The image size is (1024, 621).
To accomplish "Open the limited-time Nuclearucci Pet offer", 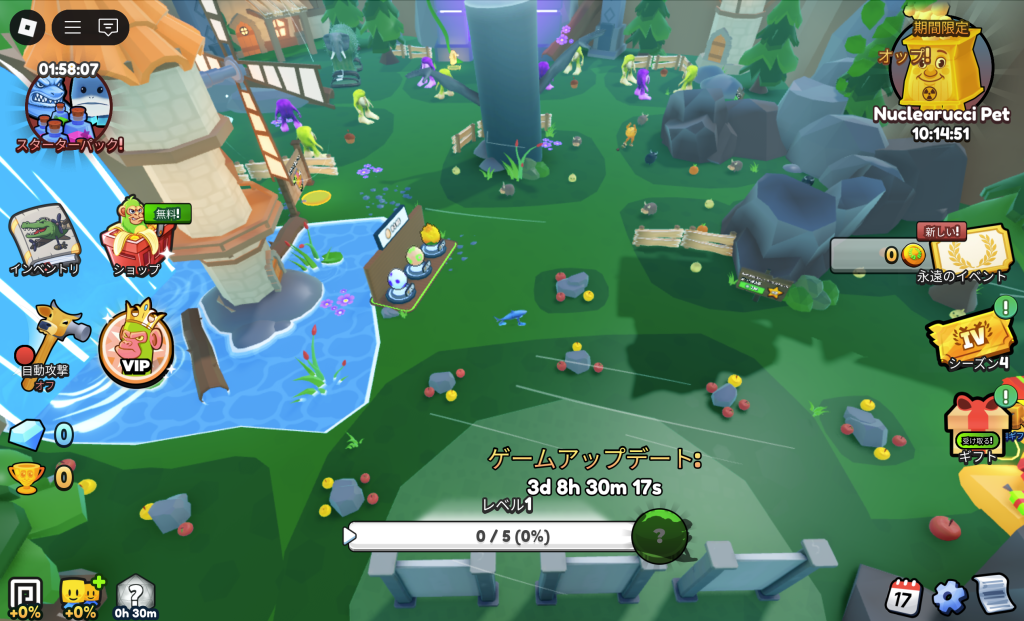I will 941,70.
